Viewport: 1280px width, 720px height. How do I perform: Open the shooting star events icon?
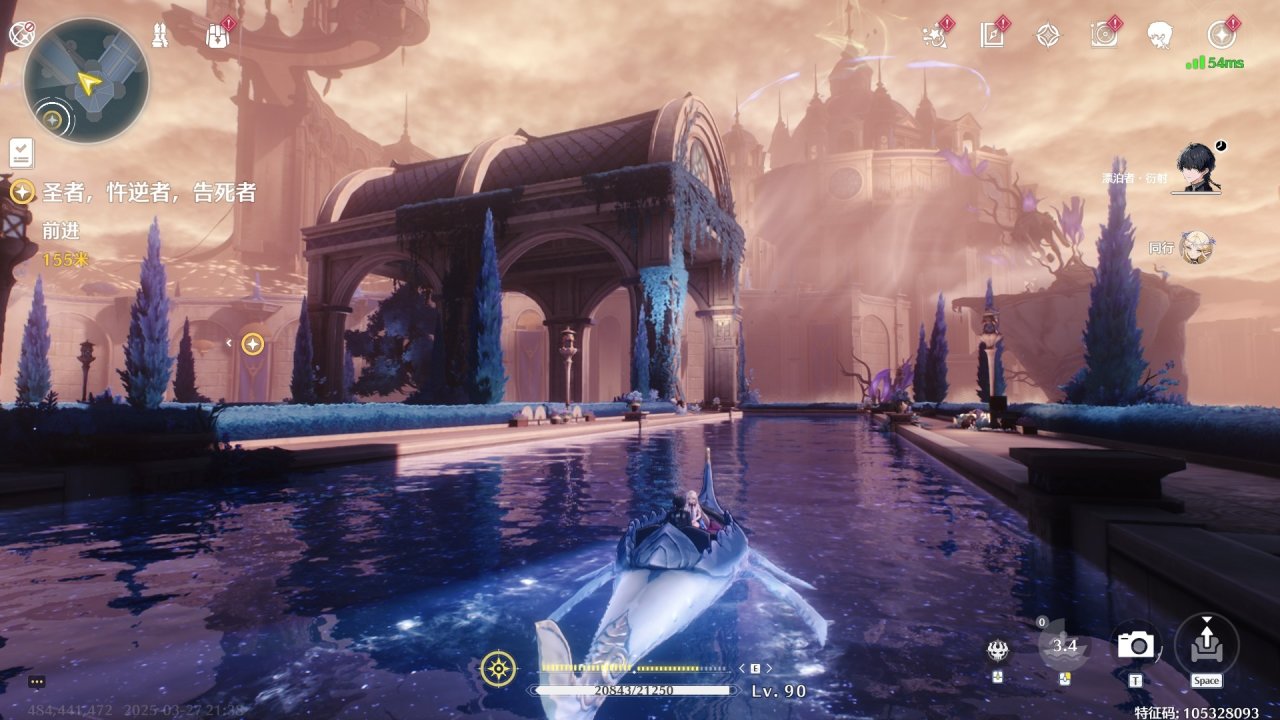(x=935, y=35)
